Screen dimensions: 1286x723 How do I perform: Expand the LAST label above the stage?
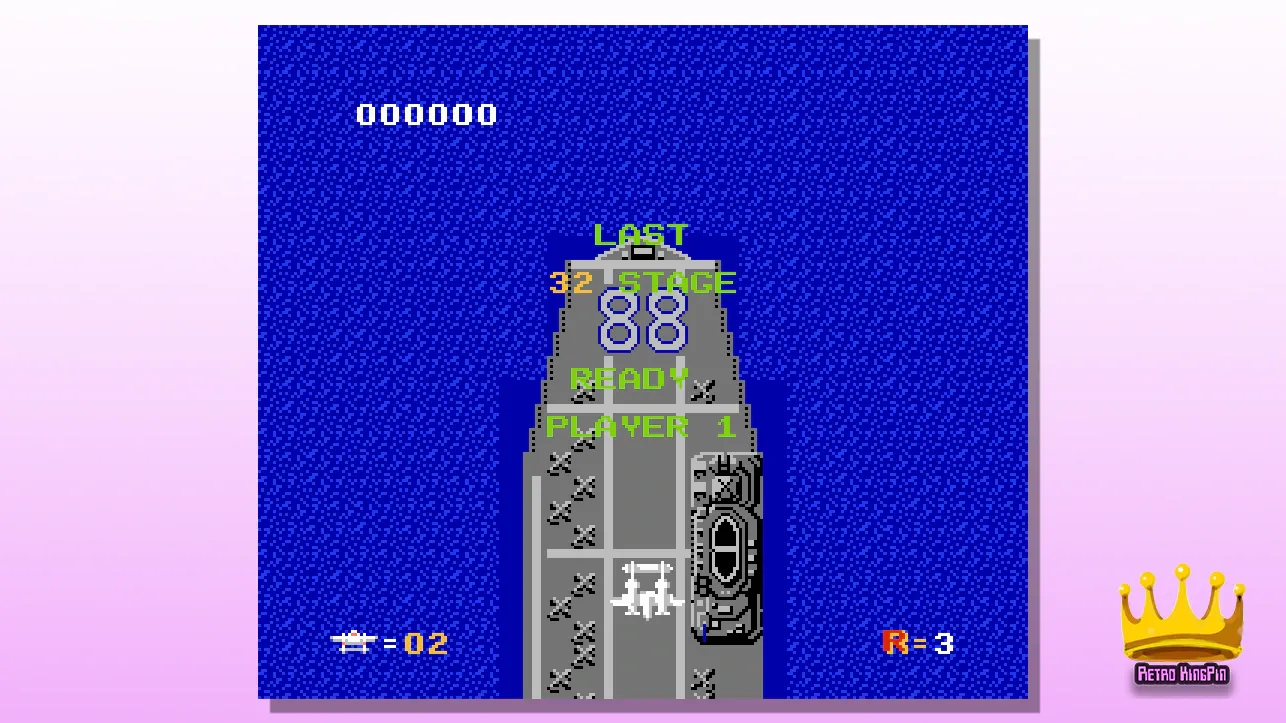[640, 234]
